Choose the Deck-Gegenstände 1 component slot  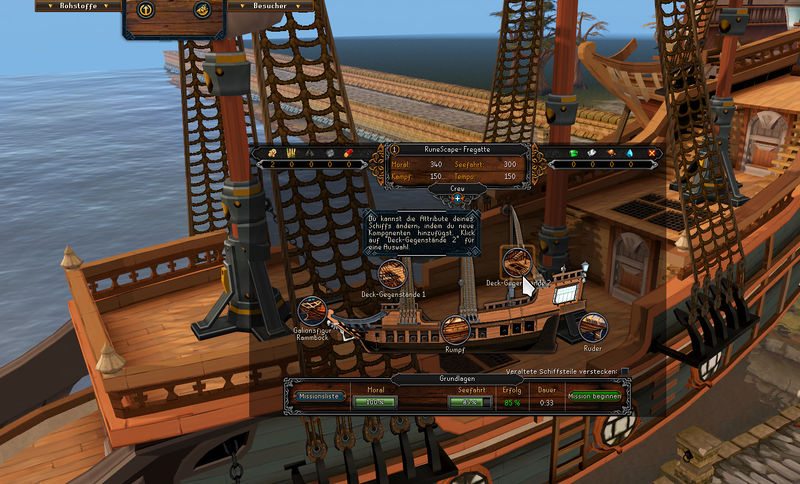click(393, 274)
